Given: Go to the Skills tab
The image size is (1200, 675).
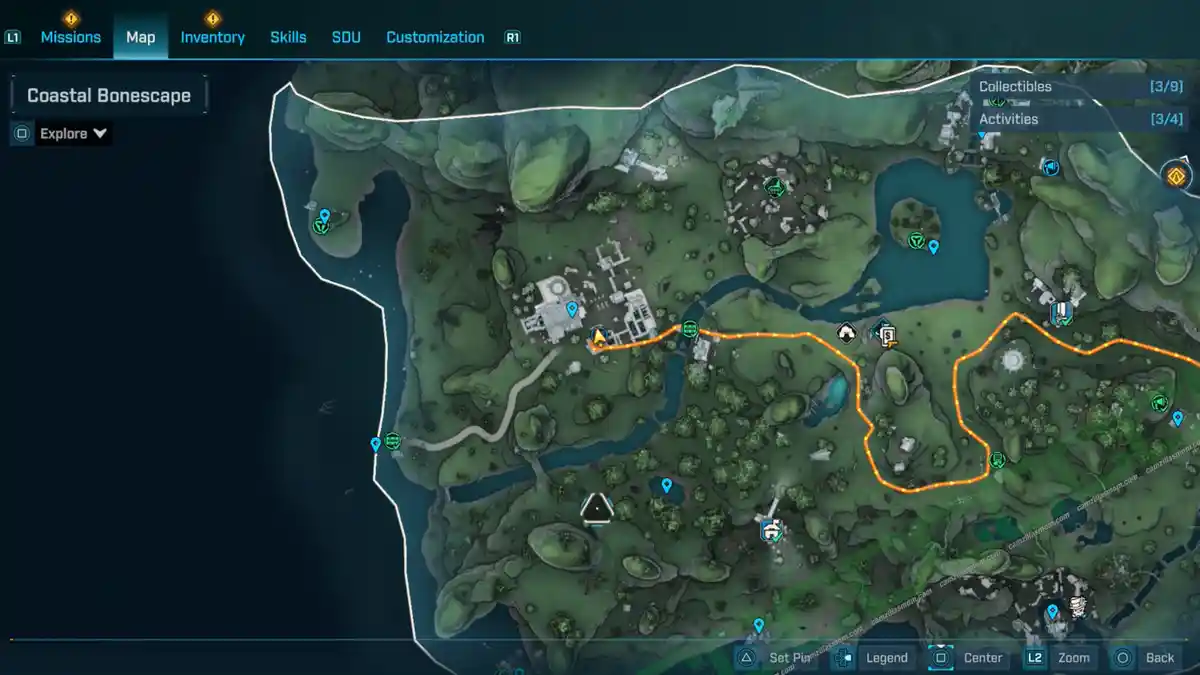Looking at the screenshot, I should (x=288, y=37).
